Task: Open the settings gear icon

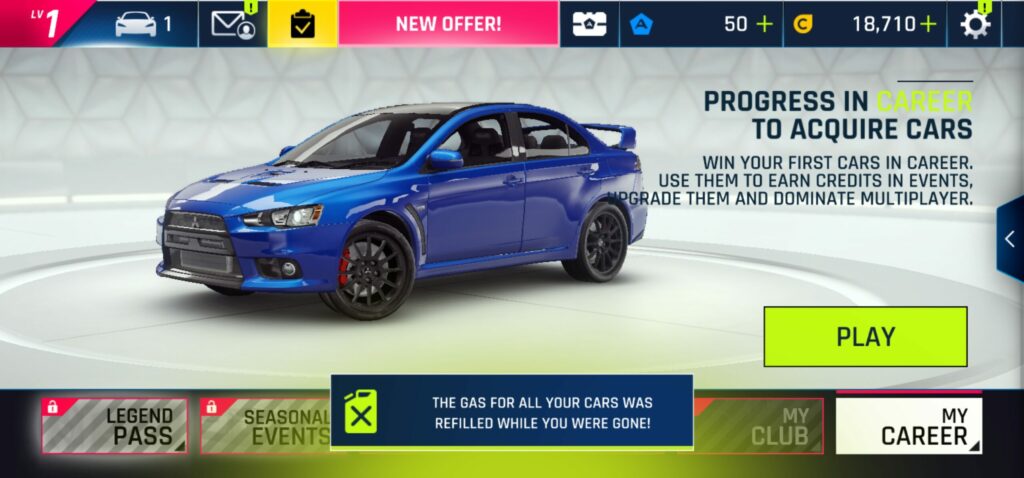Action: [x=975, y=24]
